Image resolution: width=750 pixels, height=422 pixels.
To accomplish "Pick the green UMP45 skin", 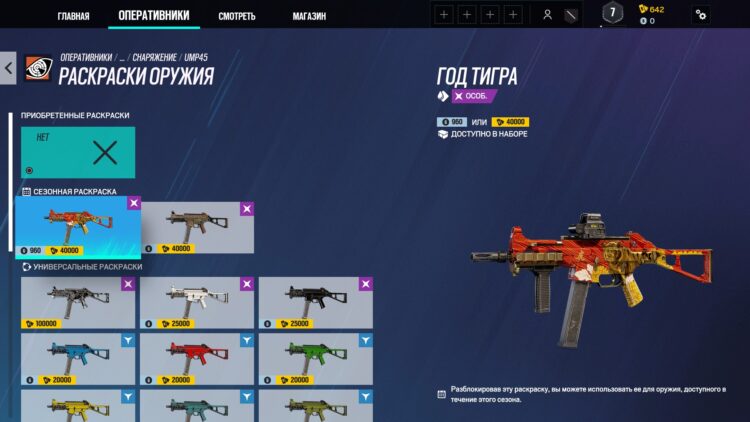I will (x=316, y=358).
